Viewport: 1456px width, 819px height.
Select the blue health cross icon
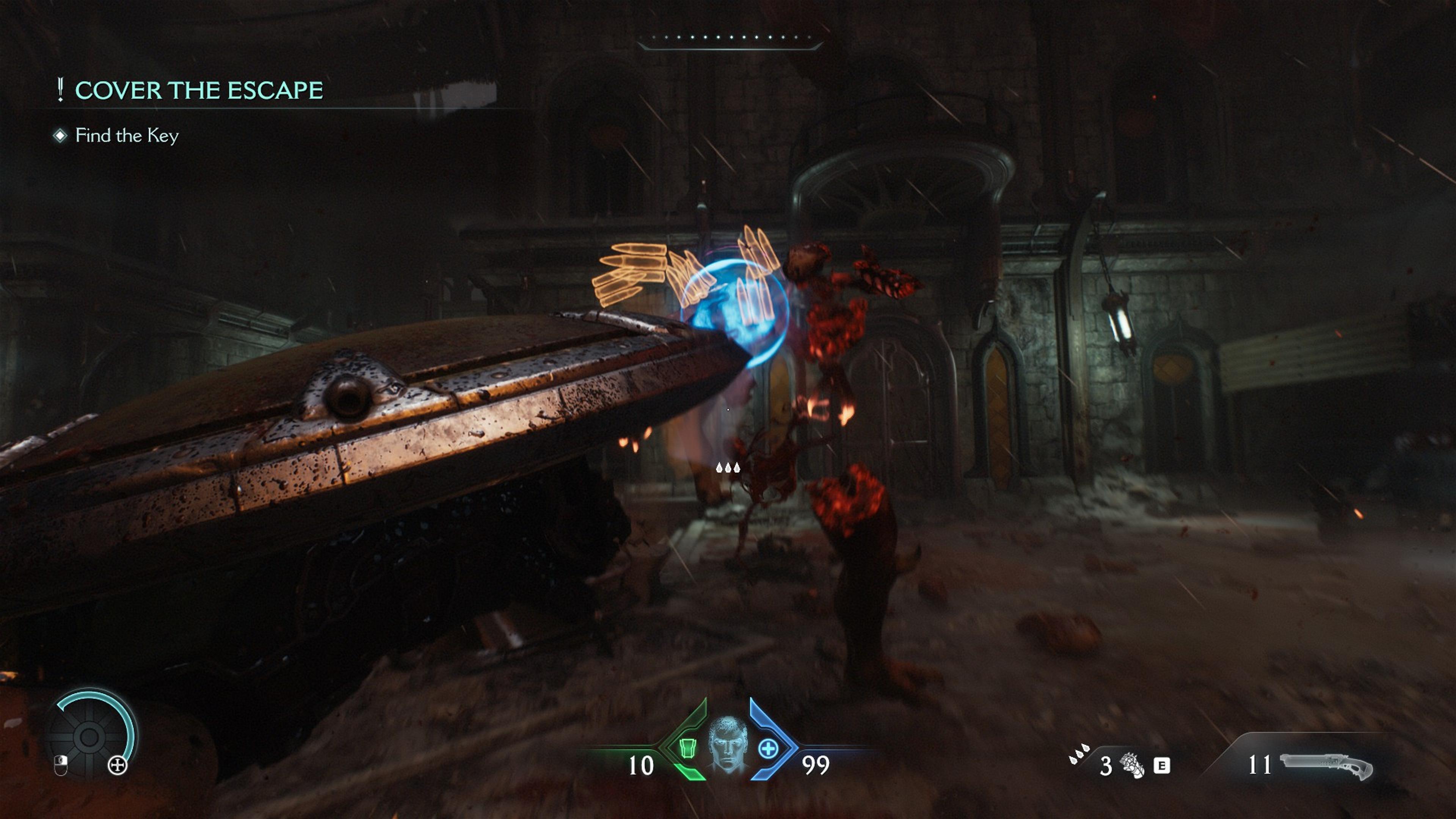point(768,749)
